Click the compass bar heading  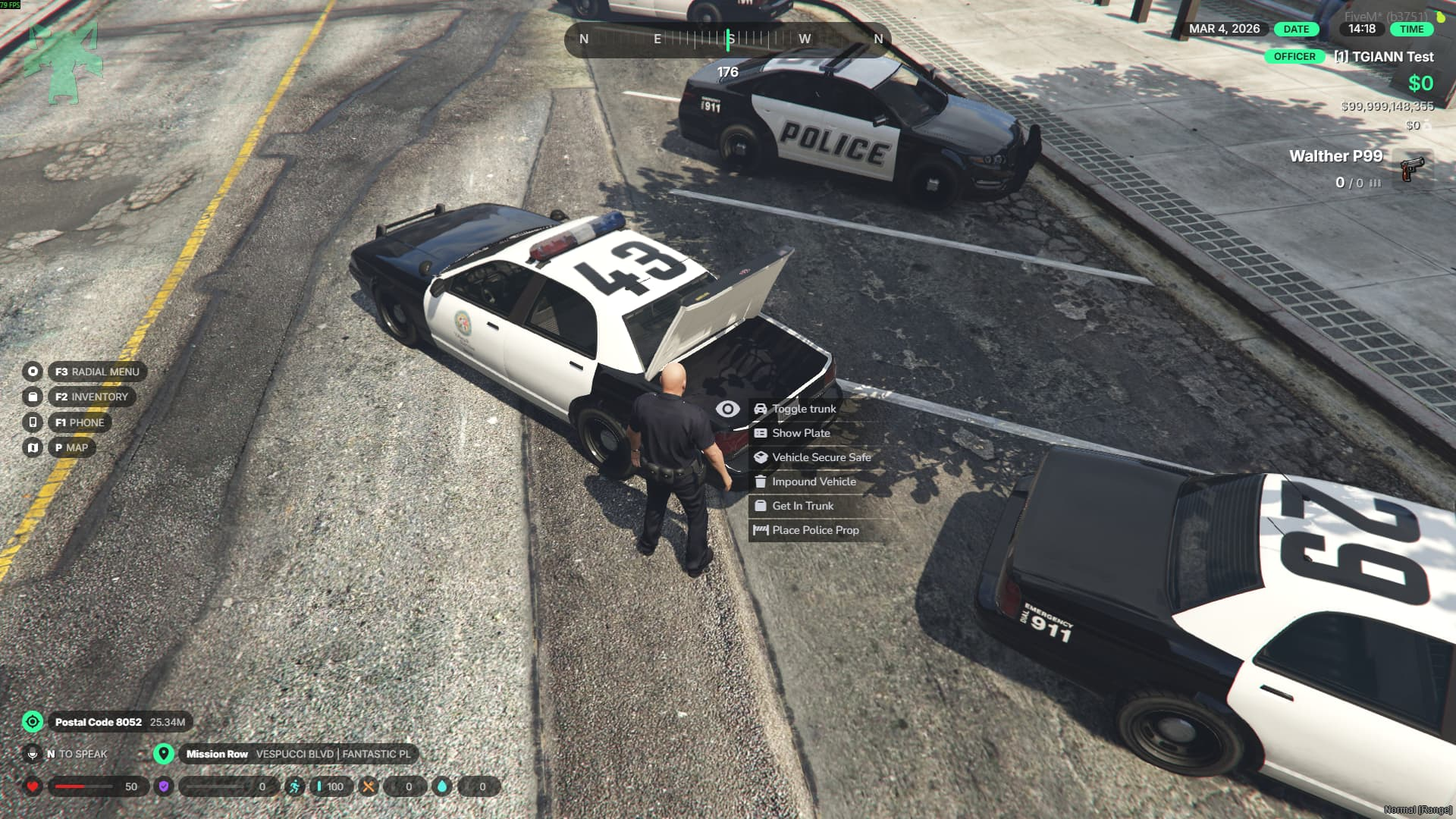point(729,39)
